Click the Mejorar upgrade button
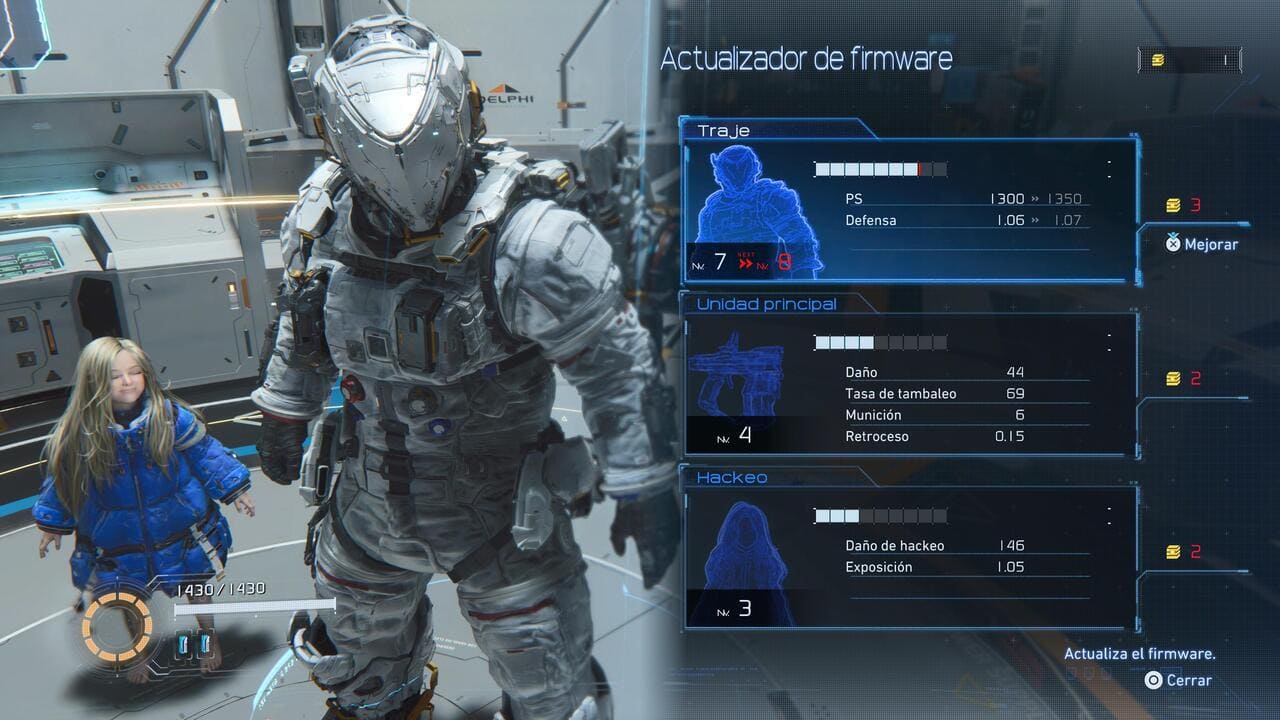The image size is (1280, 720). pyautogui.click(x=1202, y=244)
